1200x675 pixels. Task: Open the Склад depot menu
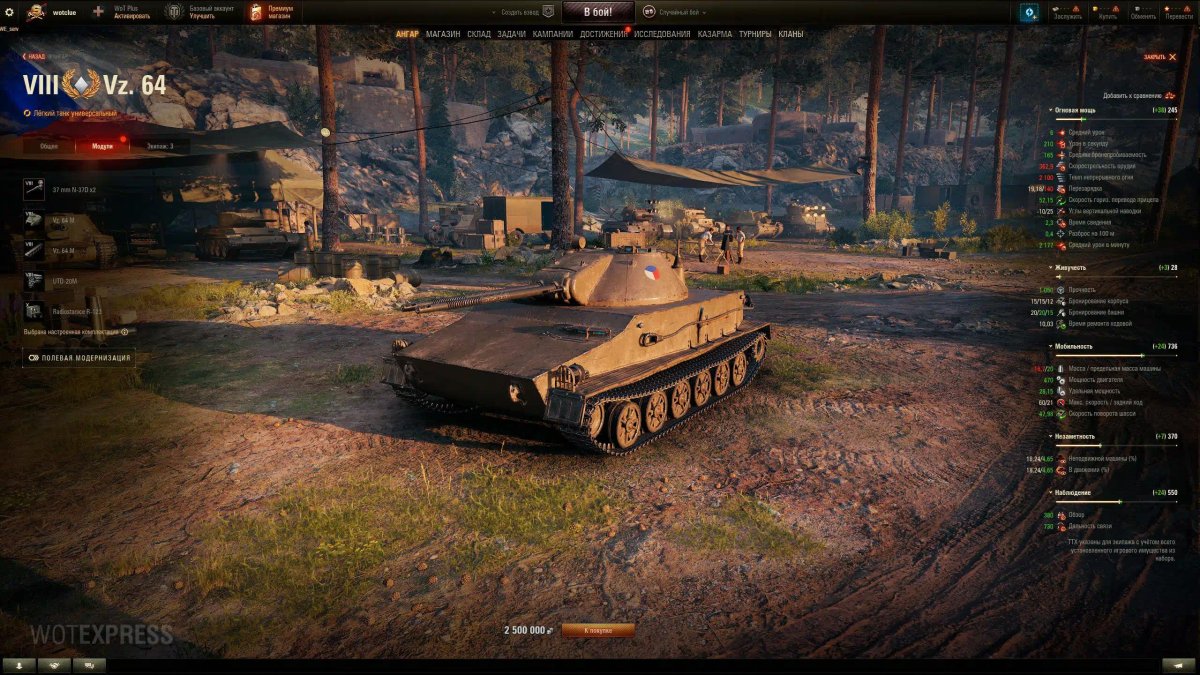coord(479,34)
